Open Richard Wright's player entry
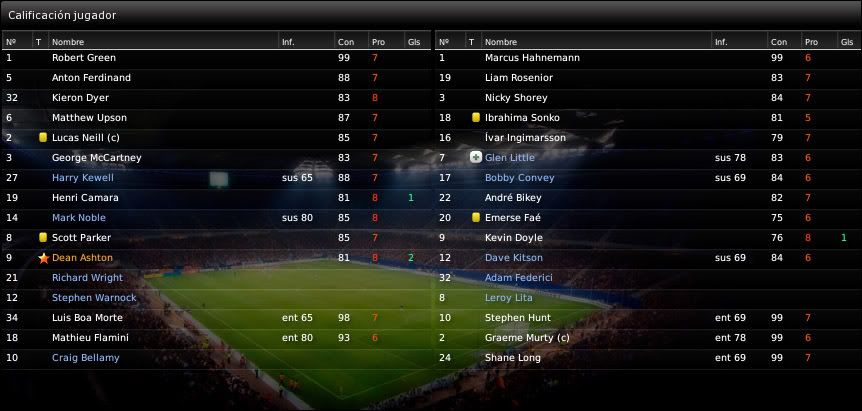The width and height of the screenshot is (862, 411). click(x=87, y=278)
